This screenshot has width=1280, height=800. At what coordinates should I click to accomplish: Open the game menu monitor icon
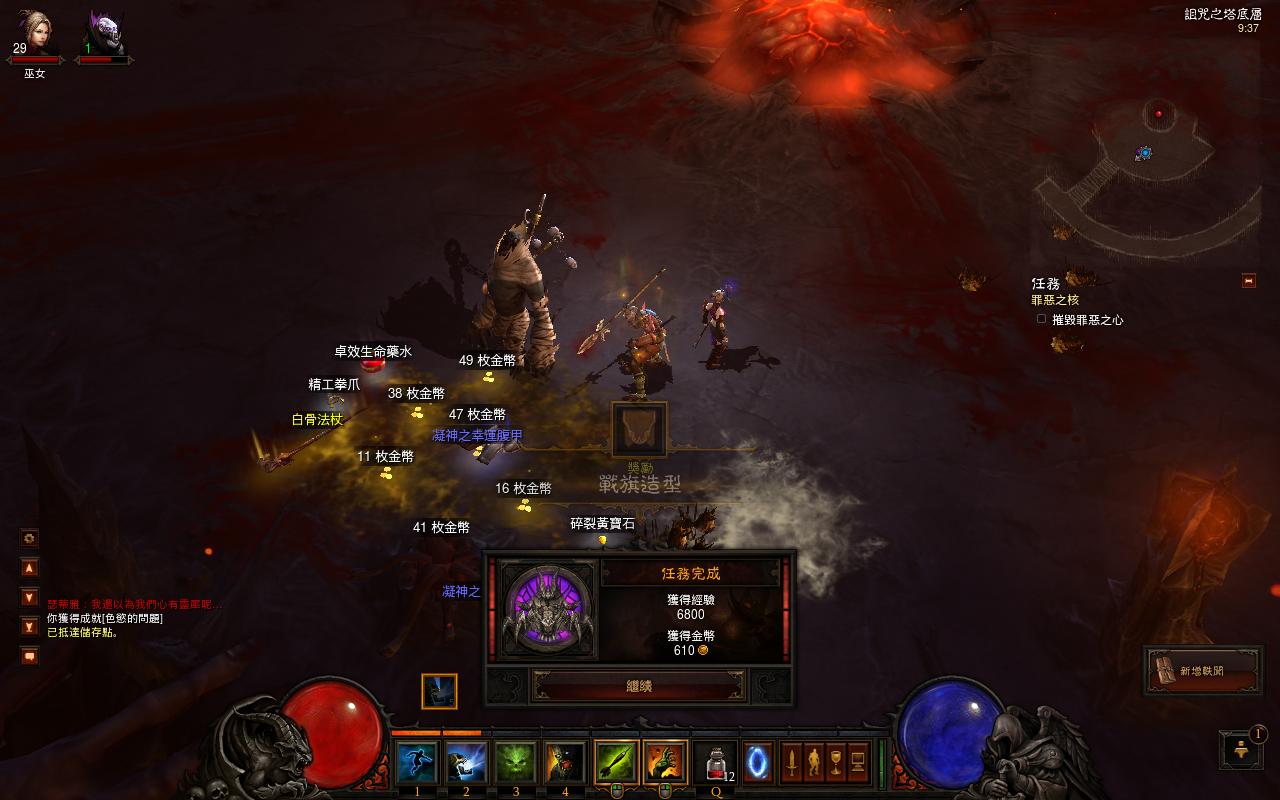click(x=857, y=763)
